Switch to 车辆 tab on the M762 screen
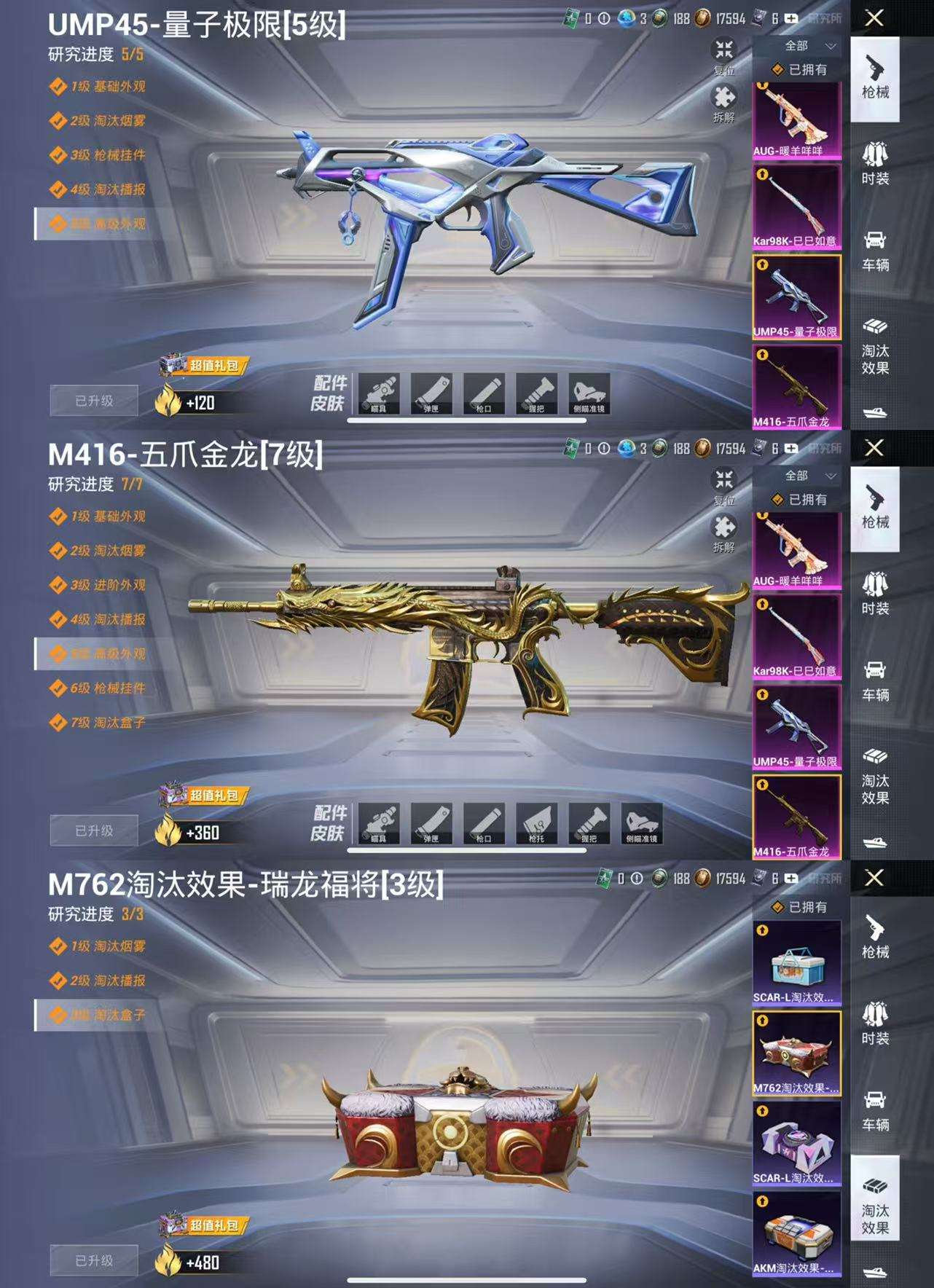 click(x=875, y=1110)
